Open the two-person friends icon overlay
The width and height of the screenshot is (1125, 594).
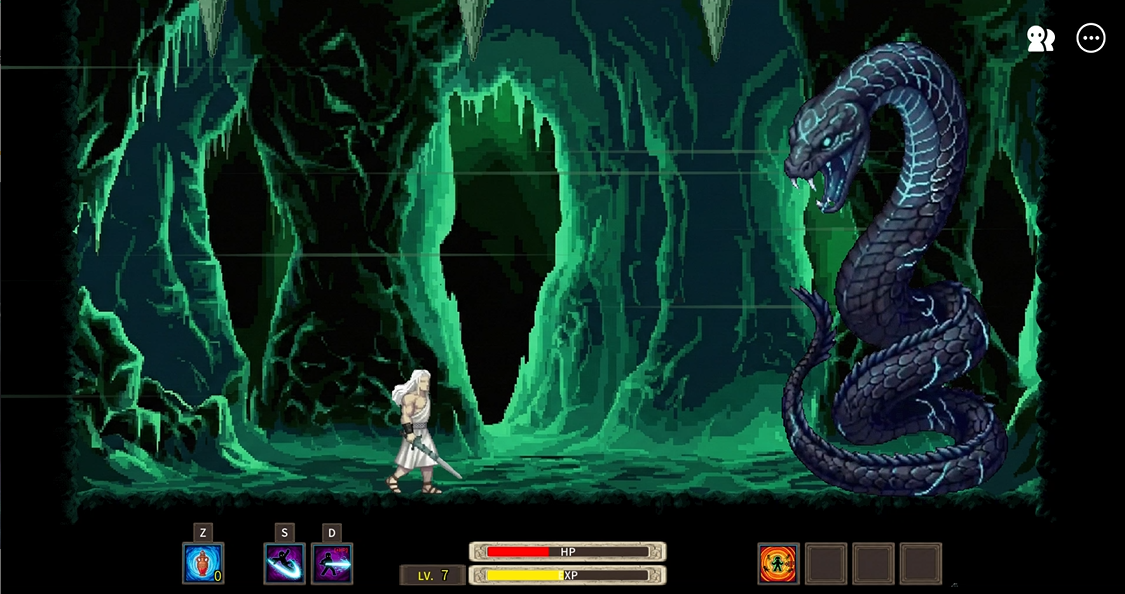click(x=1041, y=39)
